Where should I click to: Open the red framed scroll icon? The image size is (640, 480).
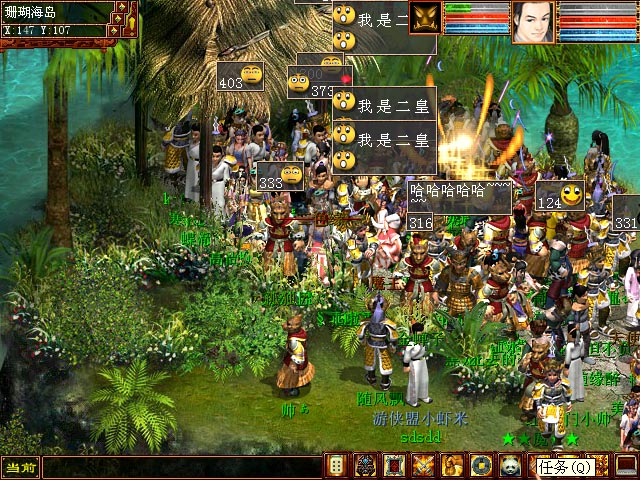pos(395,466)
